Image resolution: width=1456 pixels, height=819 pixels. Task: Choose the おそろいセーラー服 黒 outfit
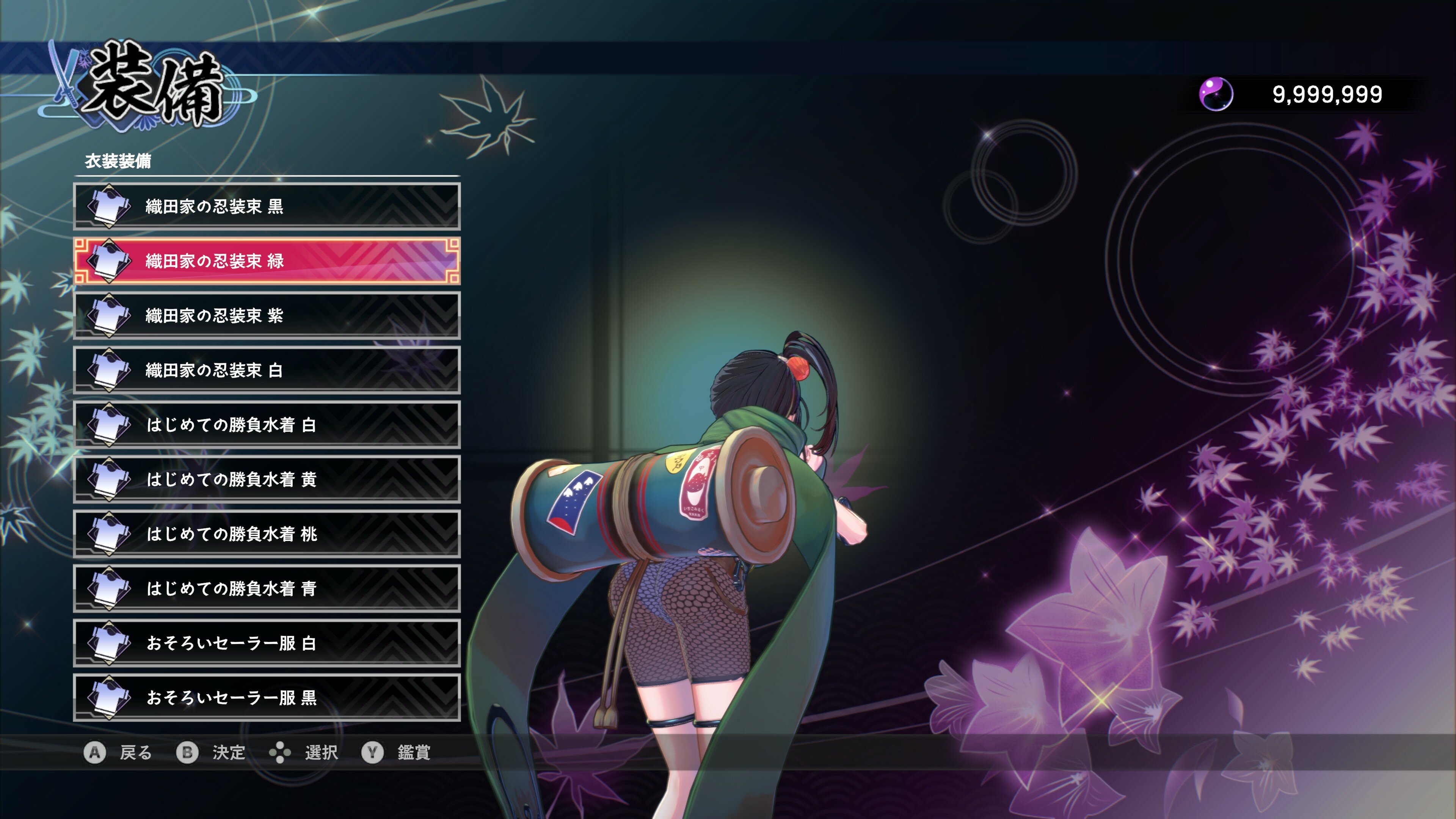coord(267,698)
